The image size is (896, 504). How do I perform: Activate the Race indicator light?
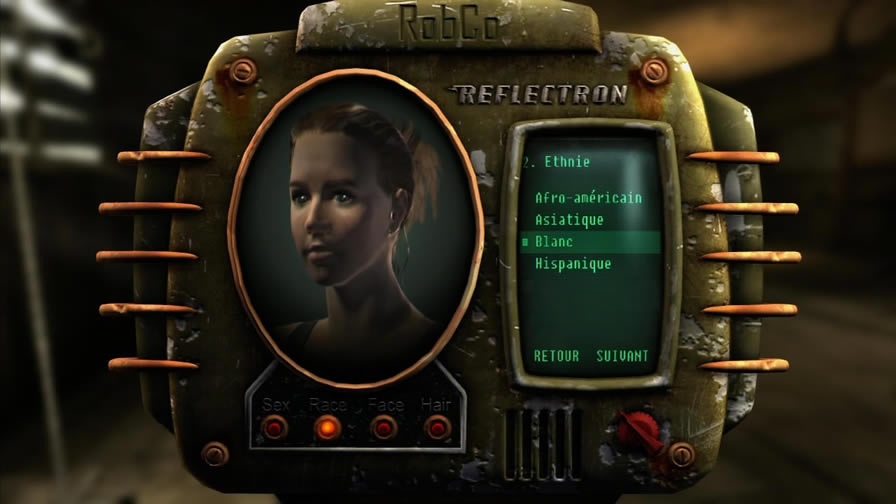pyautogui.click(x=327, y=428)
